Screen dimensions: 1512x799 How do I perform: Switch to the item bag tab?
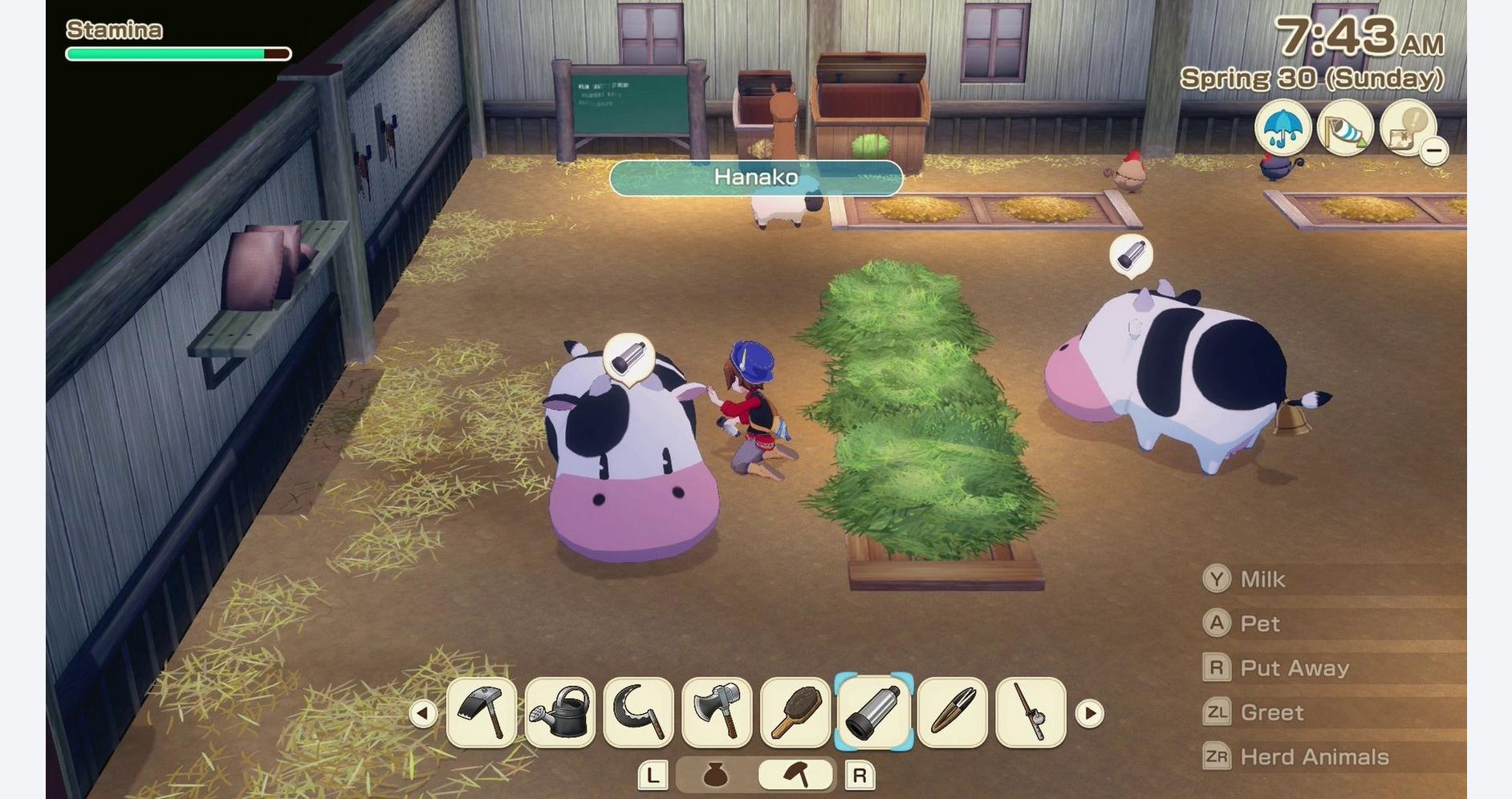[715, 775]
